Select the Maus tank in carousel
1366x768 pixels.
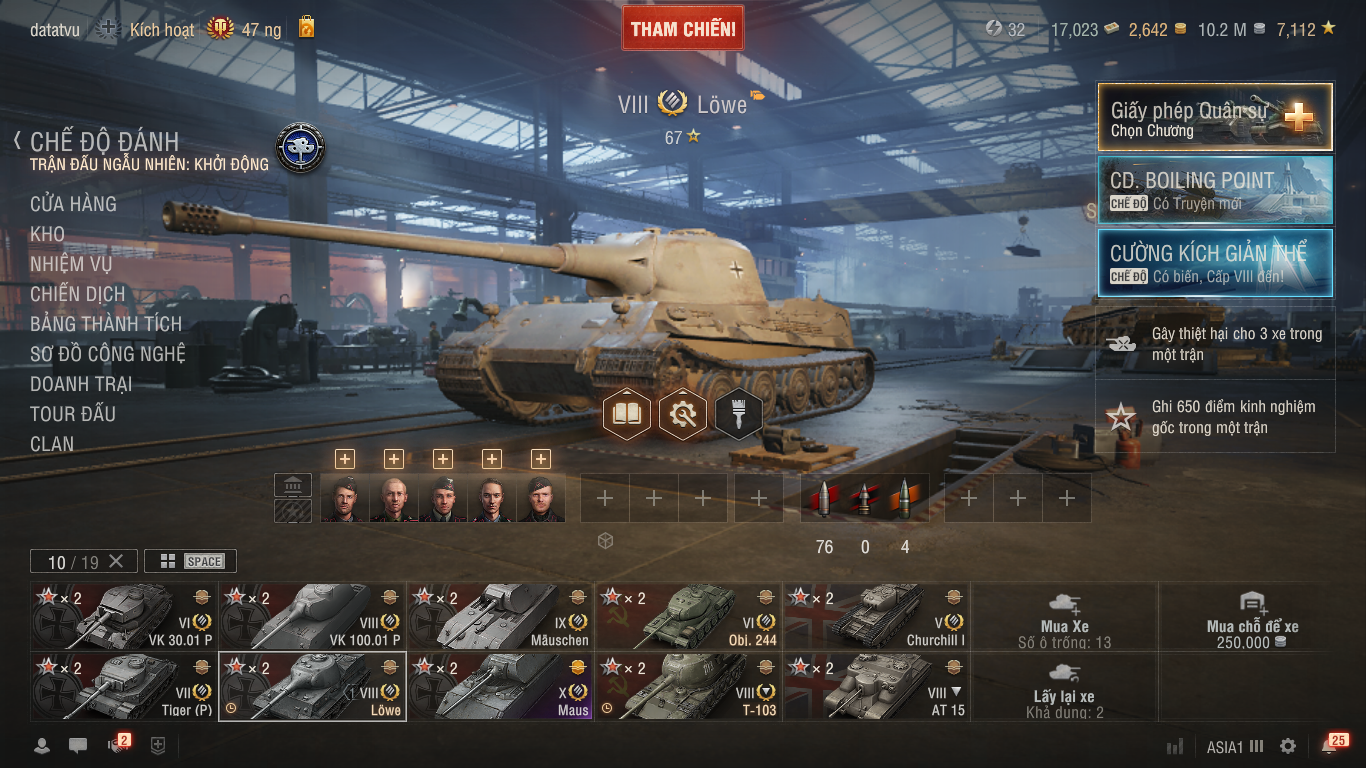500,686
